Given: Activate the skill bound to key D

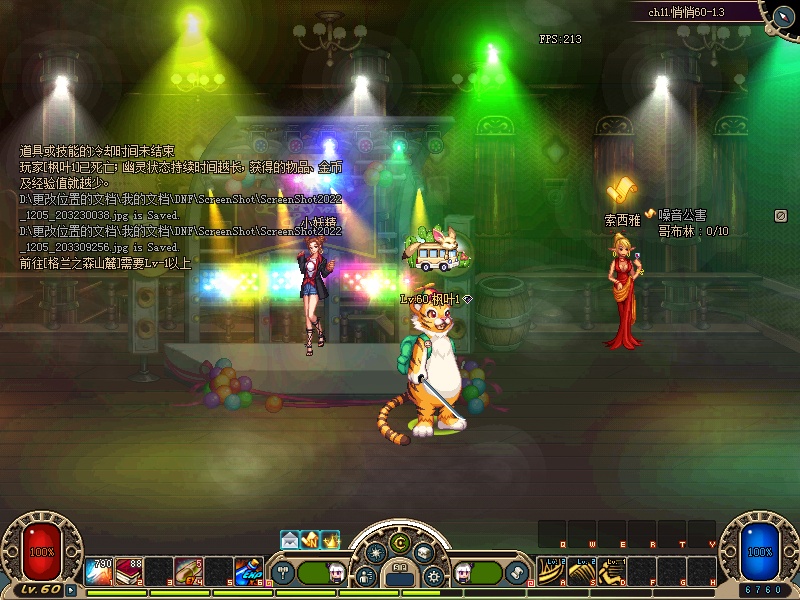Looking at the screenshot, I should [x=612, y=571].
